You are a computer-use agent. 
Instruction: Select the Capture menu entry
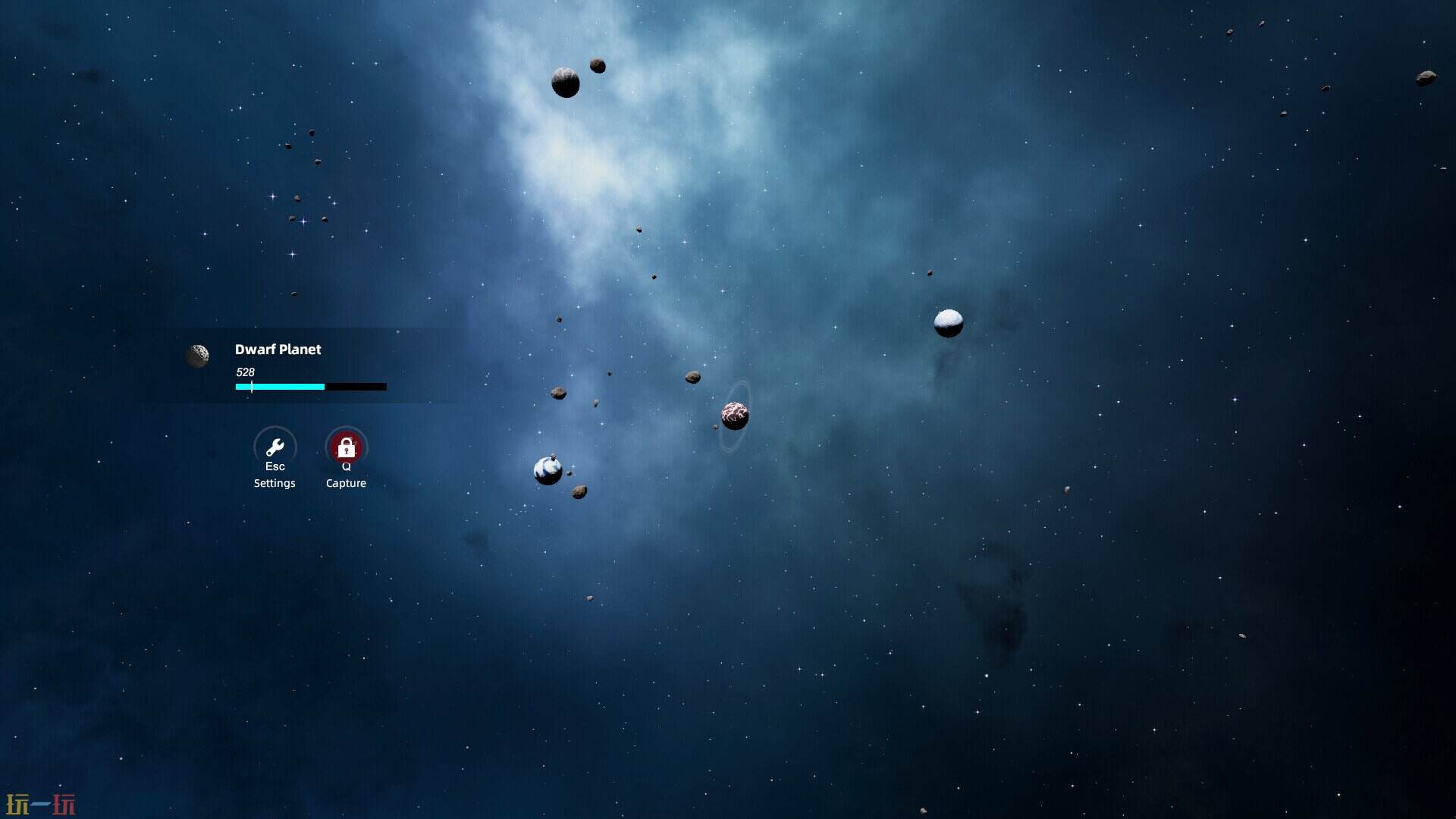click(x=346, y=482)
